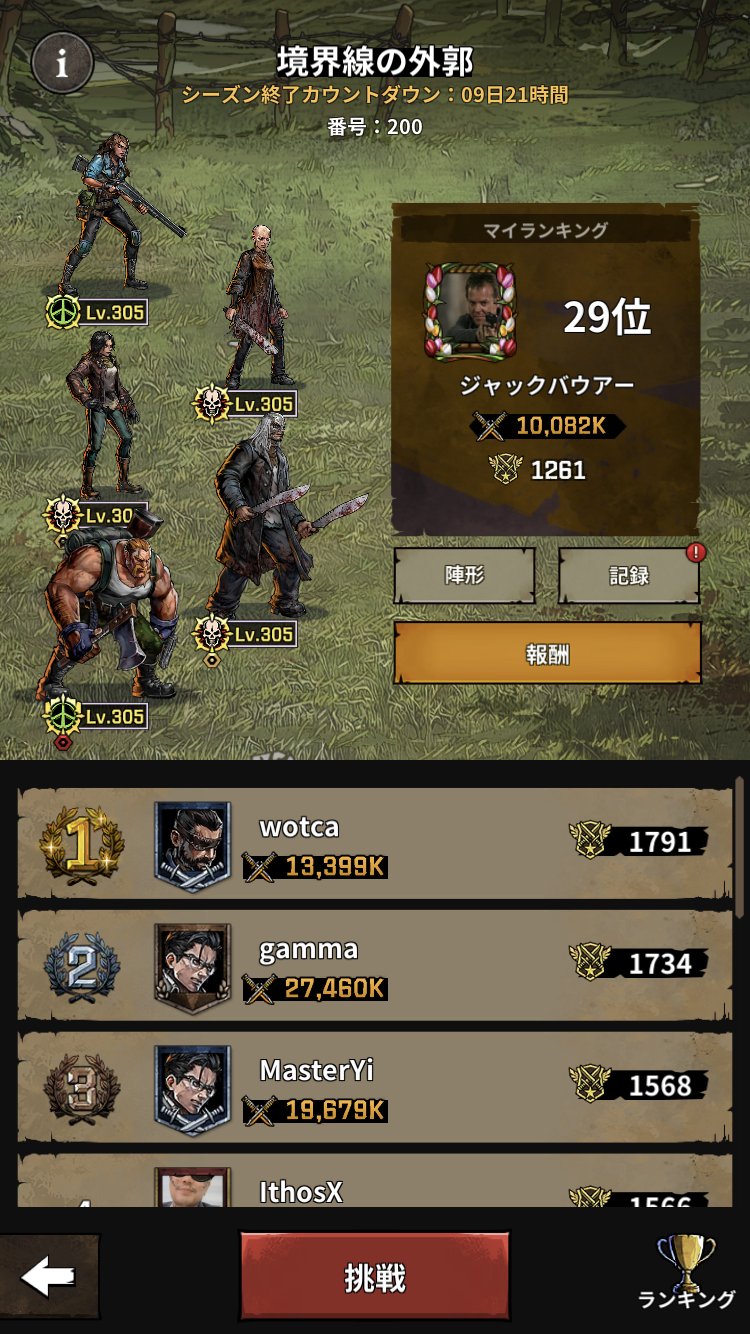Select gamma's ranking row
Screen dimensions: 750x1334
(x=375, y=965)
